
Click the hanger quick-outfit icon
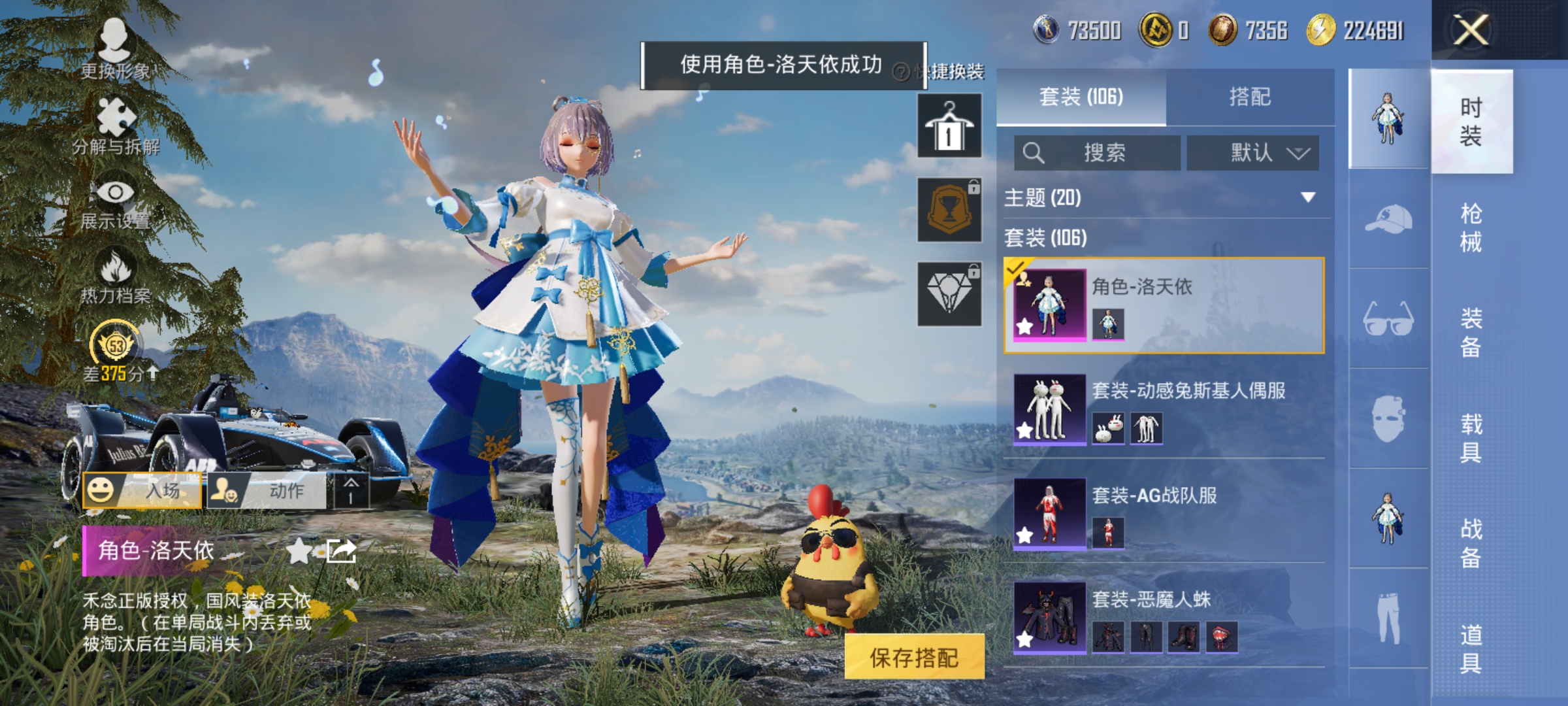coord(949,124)
